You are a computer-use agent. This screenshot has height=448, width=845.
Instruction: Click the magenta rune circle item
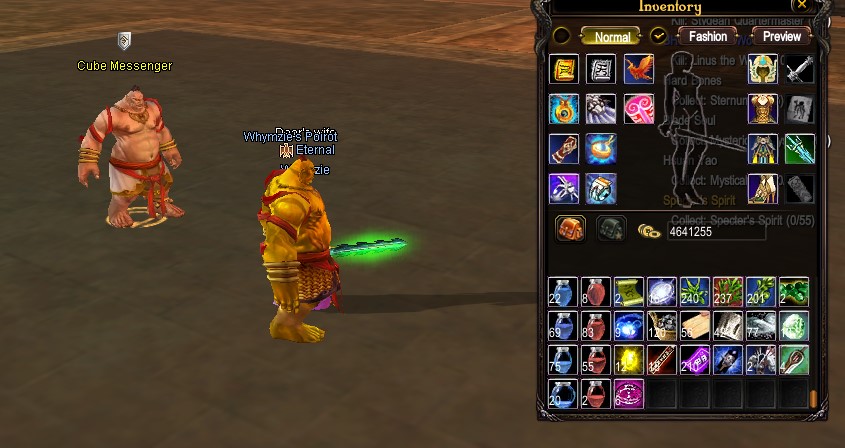[629, 394]
